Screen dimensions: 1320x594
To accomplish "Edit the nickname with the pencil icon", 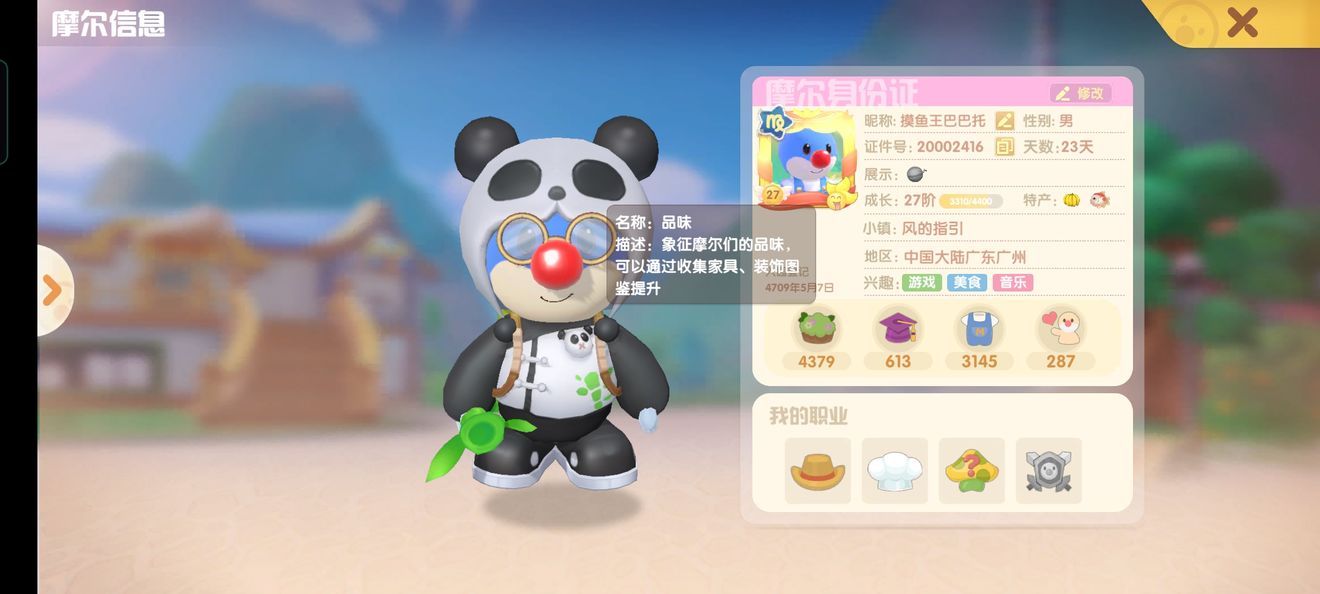I will pyautogui.click(x=1004, y=120).
